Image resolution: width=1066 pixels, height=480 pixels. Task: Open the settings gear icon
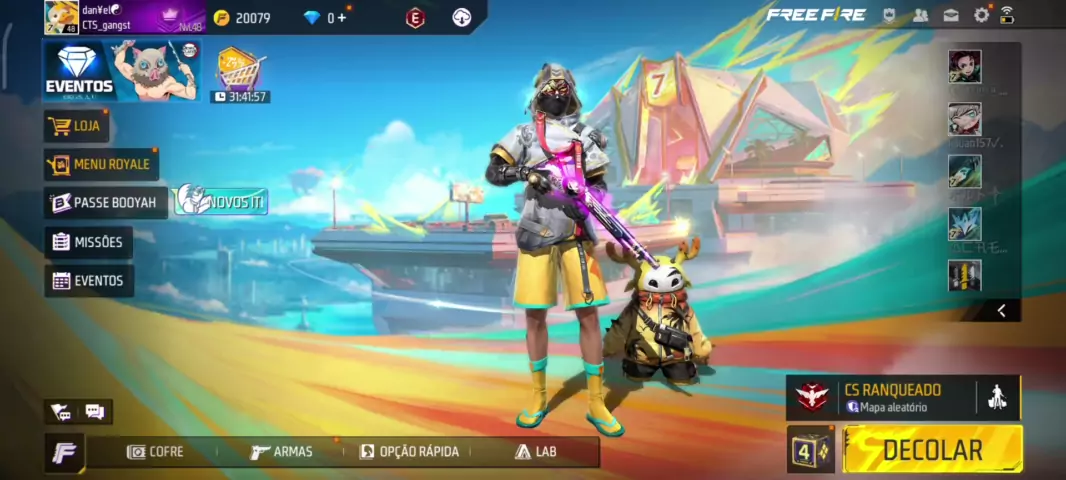981,15
